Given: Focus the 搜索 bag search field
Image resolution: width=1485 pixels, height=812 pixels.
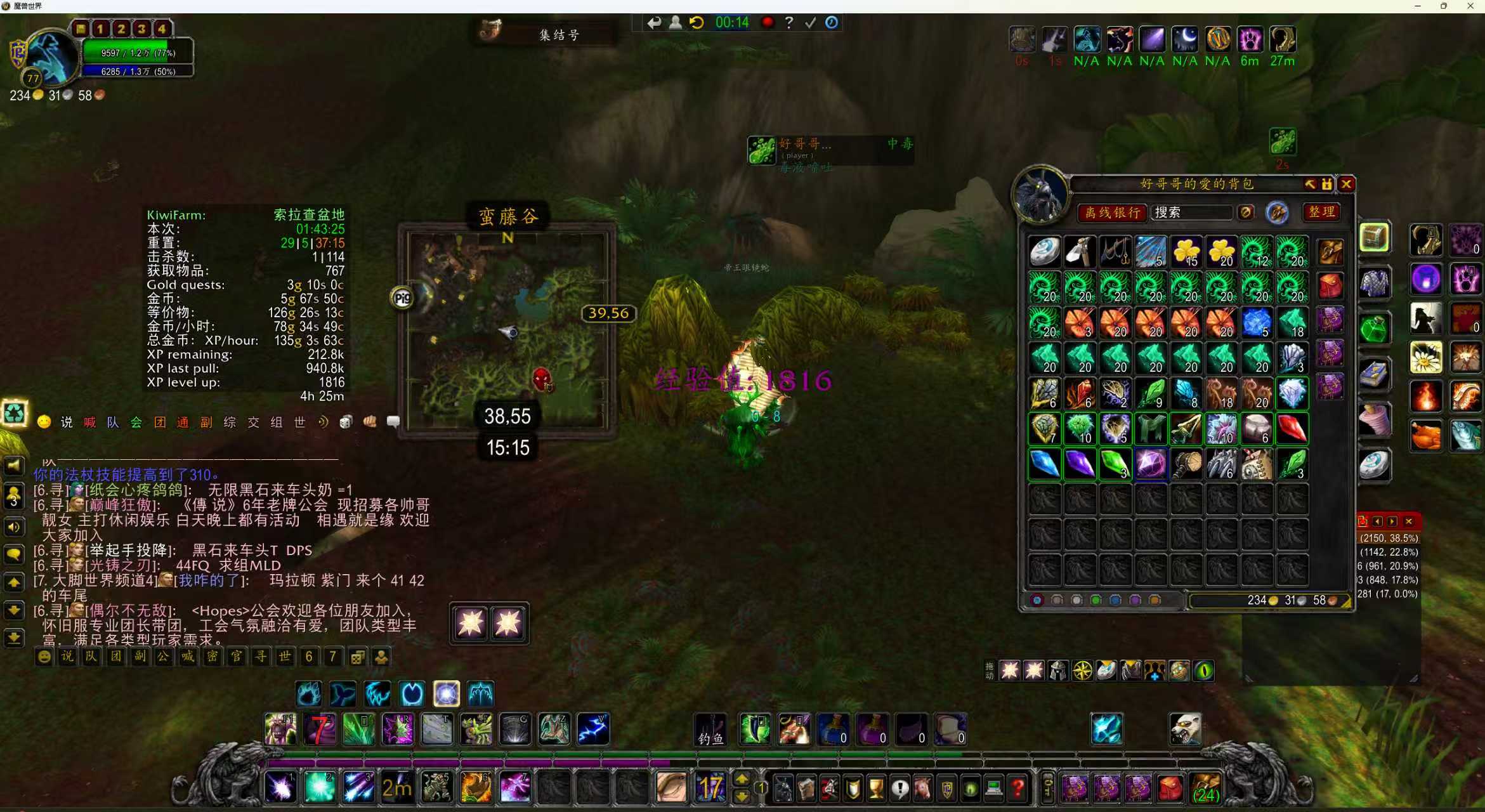Looking at the screenshot, I should point(1190,213).
